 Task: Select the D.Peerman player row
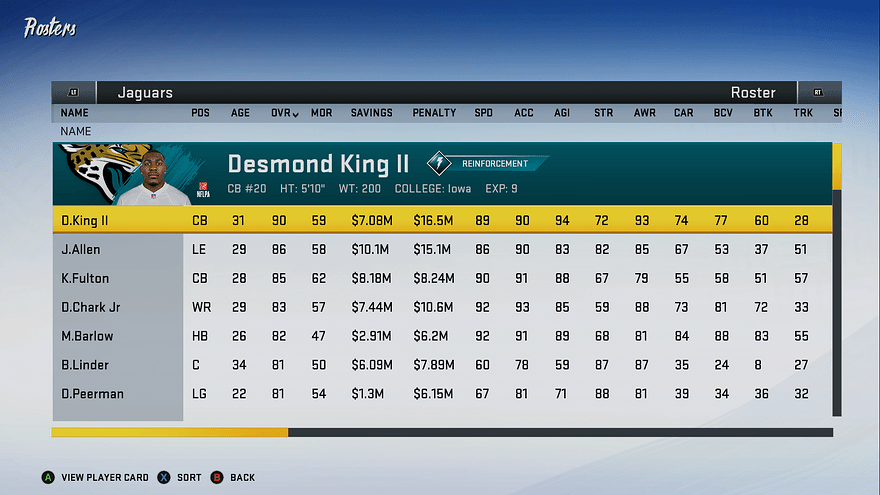440,394
